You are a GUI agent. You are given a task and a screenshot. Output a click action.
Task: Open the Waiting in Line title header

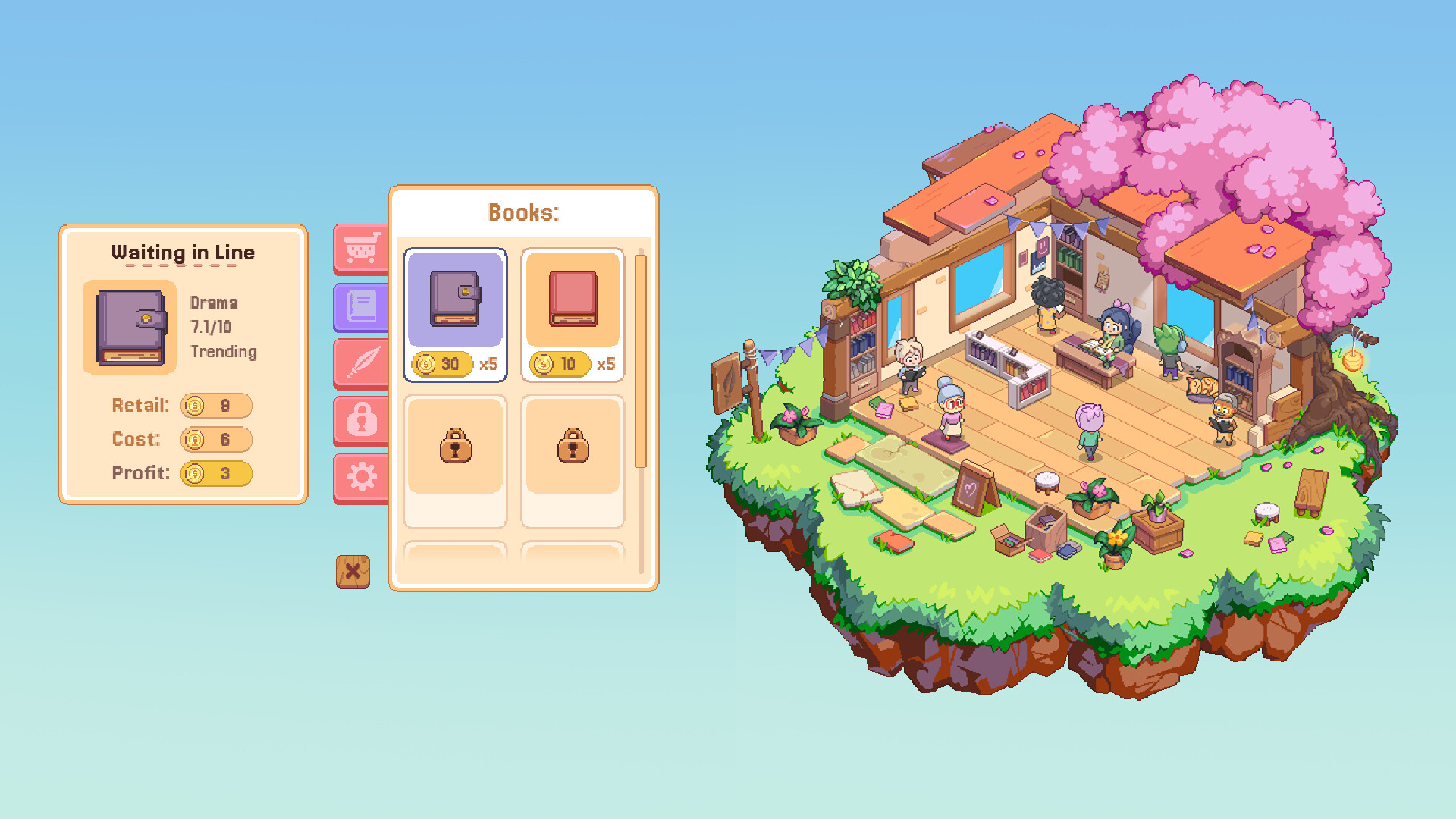point(184,253)
